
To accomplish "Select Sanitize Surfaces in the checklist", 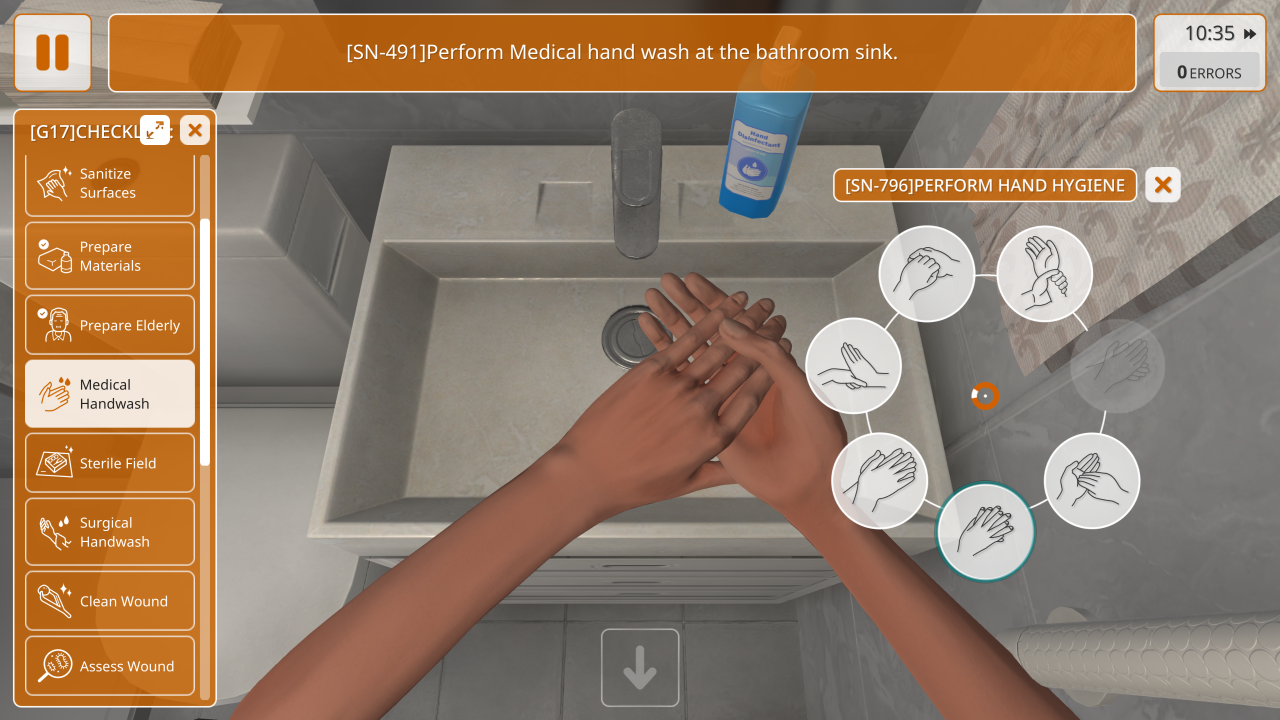I will tap(110, 183).
